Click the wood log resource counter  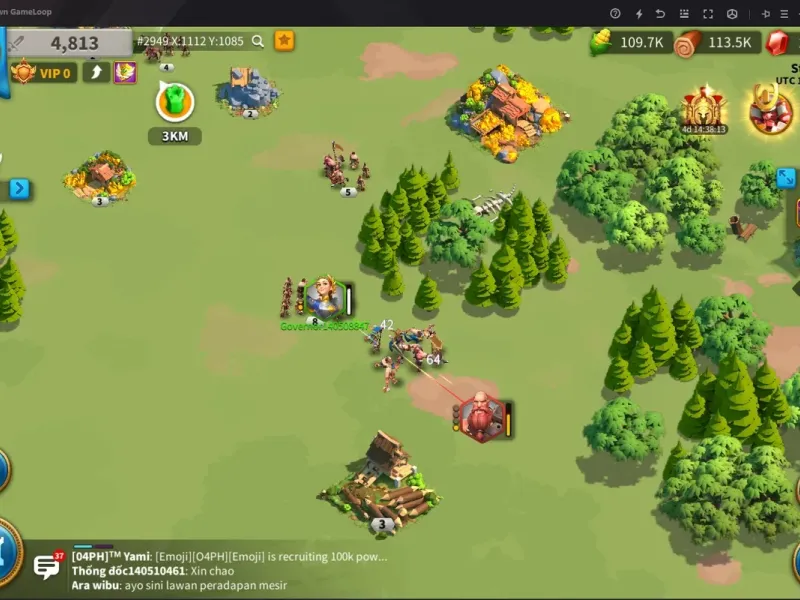click(716, 42)
